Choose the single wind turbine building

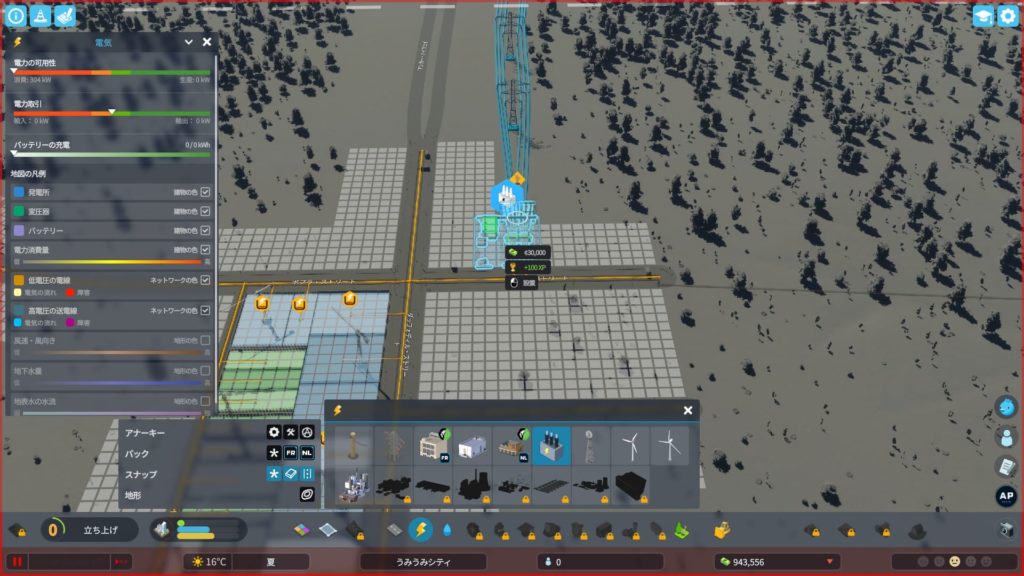tap(629, 446)
